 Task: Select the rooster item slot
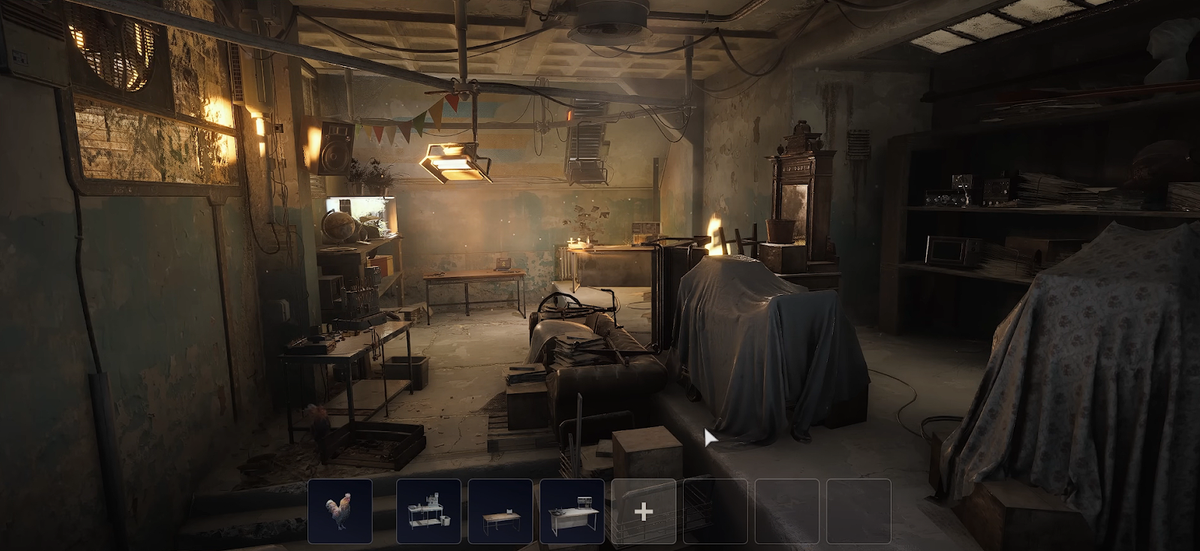[x=340, y=511]
